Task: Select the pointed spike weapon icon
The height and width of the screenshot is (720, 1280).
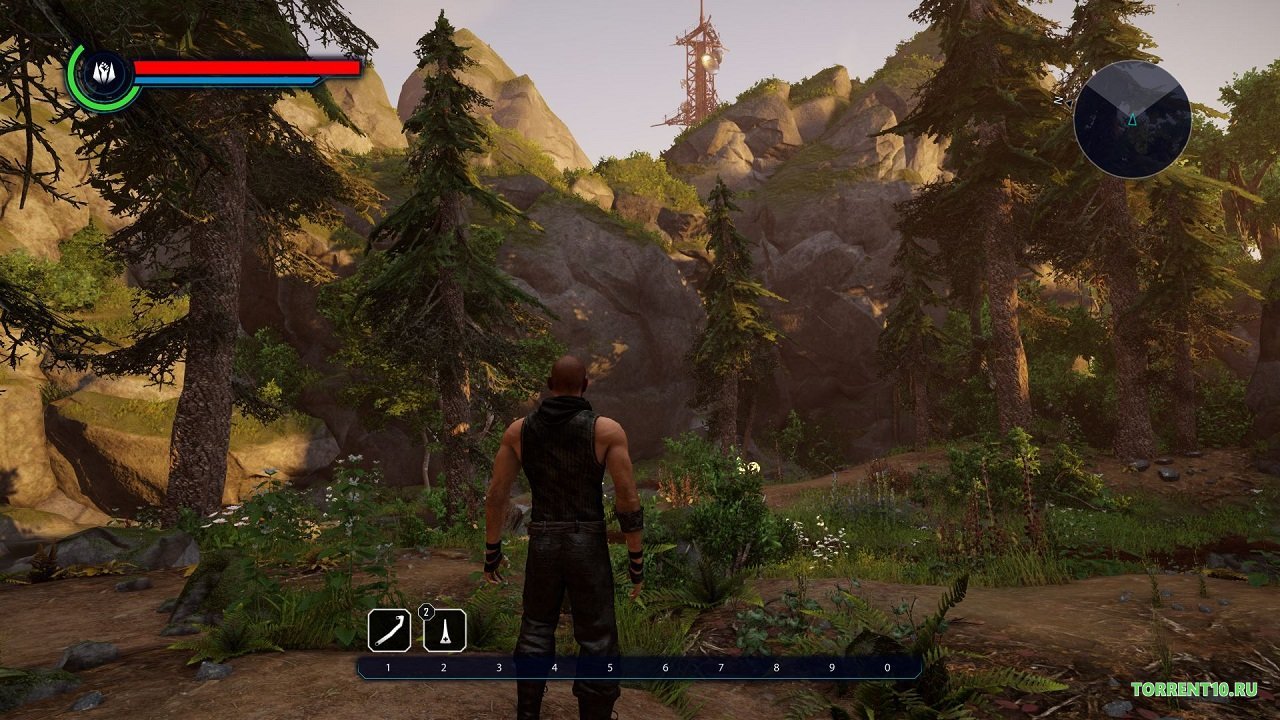Action: tap(445, 630)
